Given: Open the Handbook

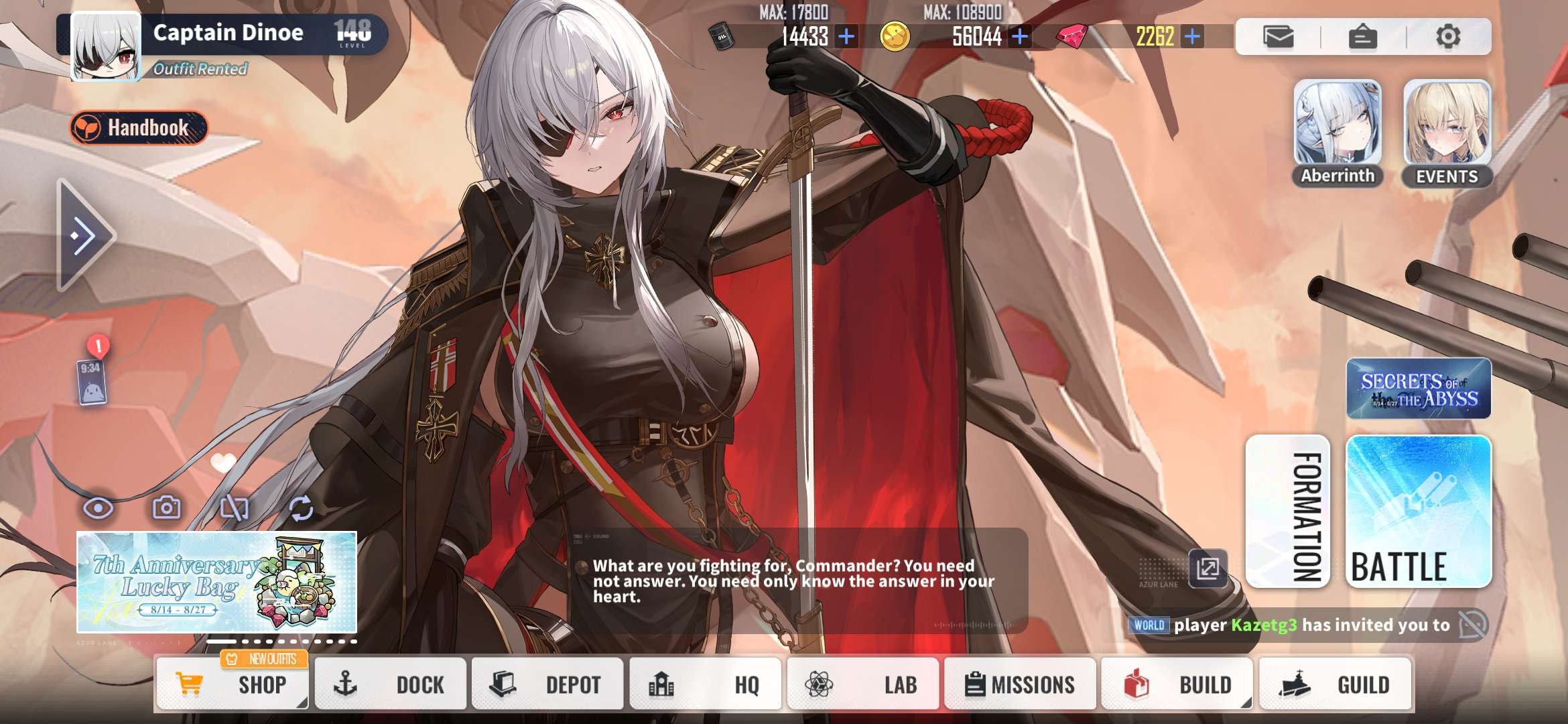Looking at the screenshot, I should point(139,127).
